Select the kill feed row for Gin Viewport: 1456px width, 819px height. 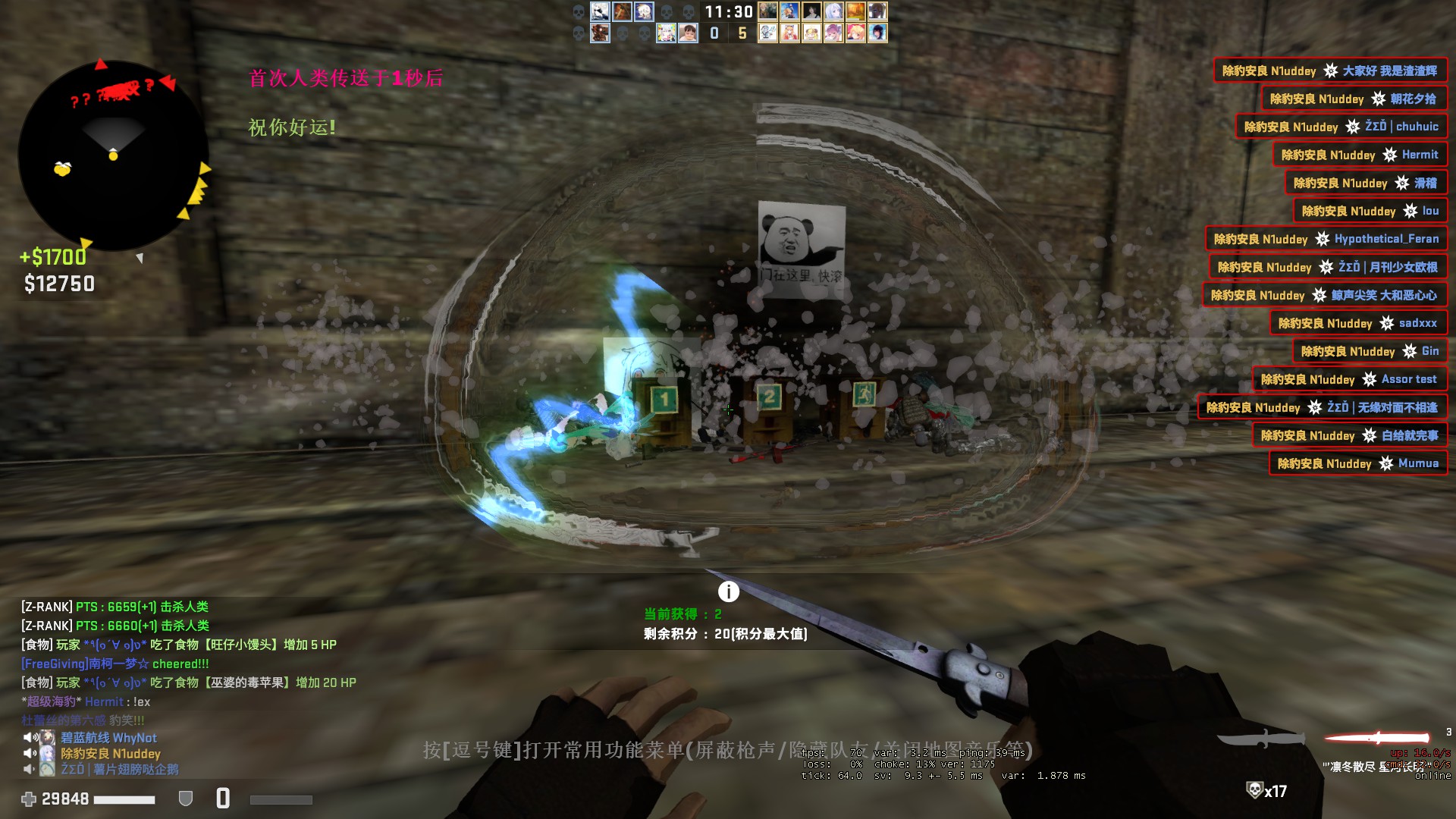(1369, 351)
